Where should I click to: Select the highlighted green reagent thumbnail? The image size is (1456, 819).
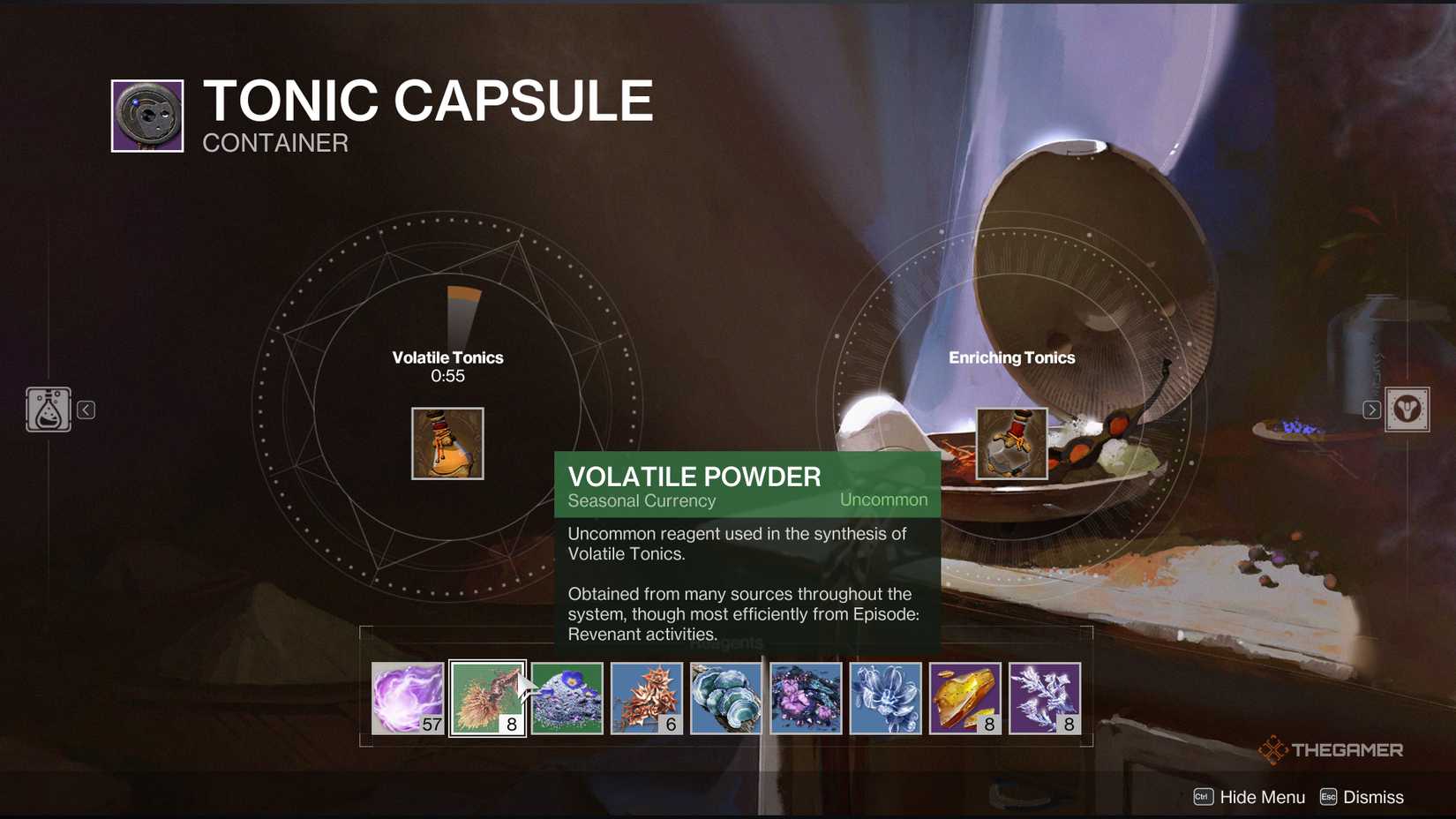coord(487,699)
